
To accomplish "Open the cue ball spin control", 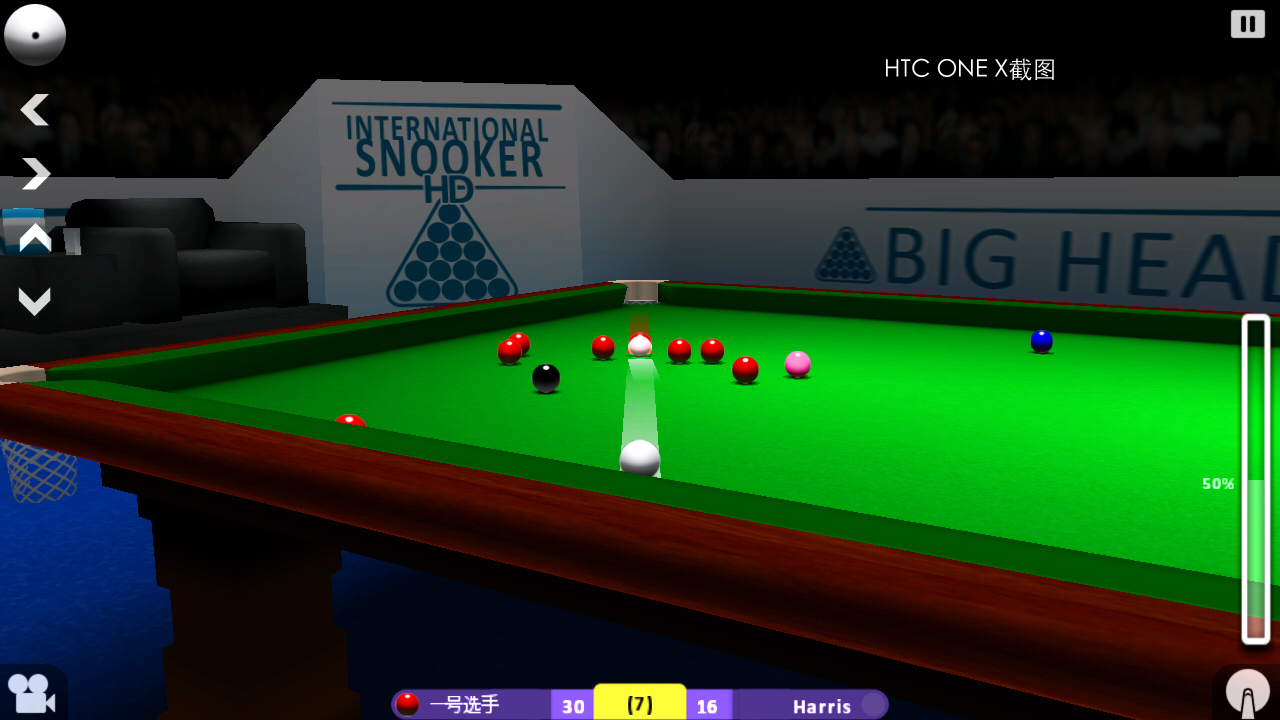I will tap(35, 35).
